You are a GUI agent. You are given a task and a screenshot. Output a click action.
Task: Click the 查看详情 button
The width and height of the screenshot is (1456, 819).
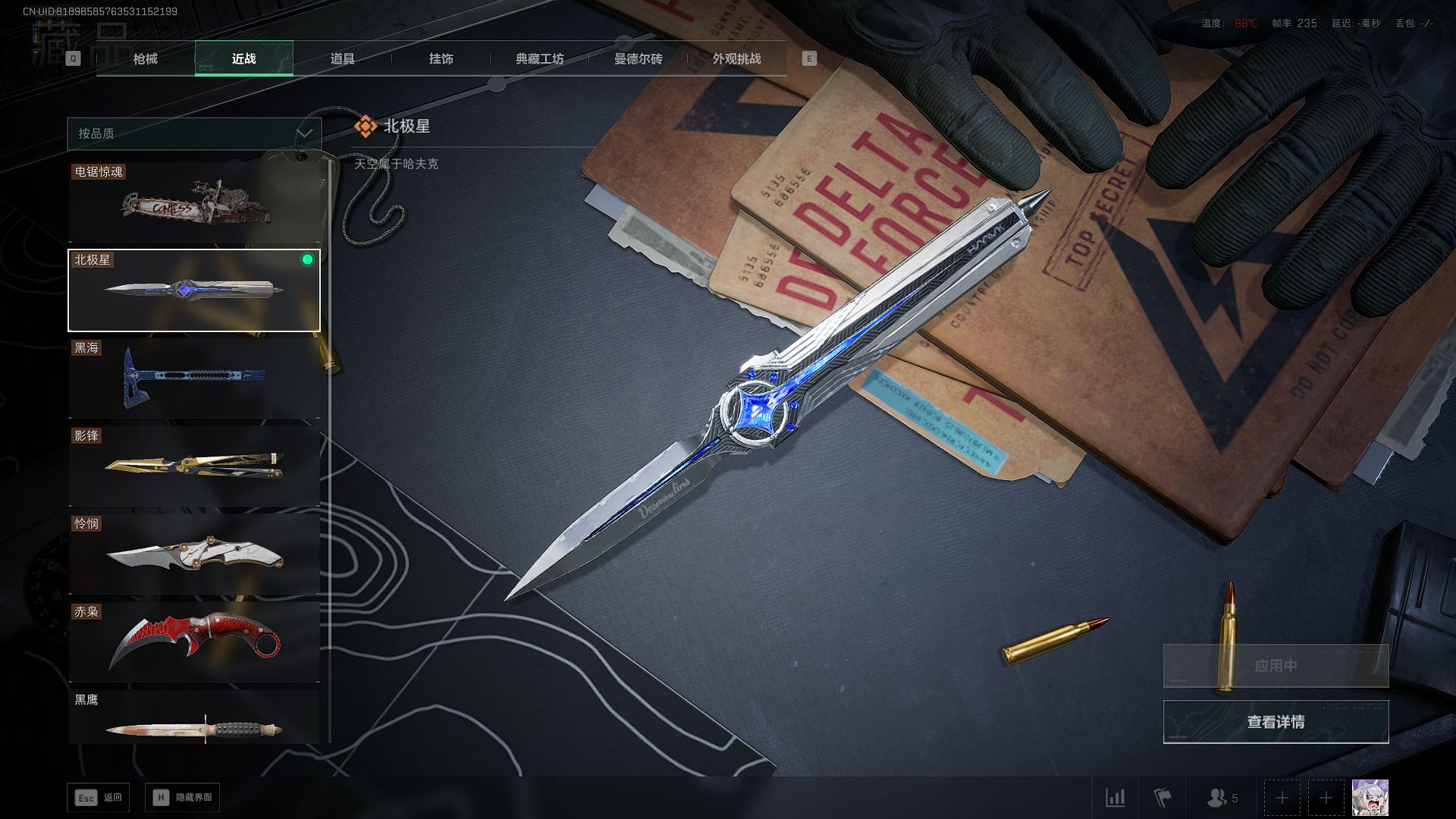1276,722
